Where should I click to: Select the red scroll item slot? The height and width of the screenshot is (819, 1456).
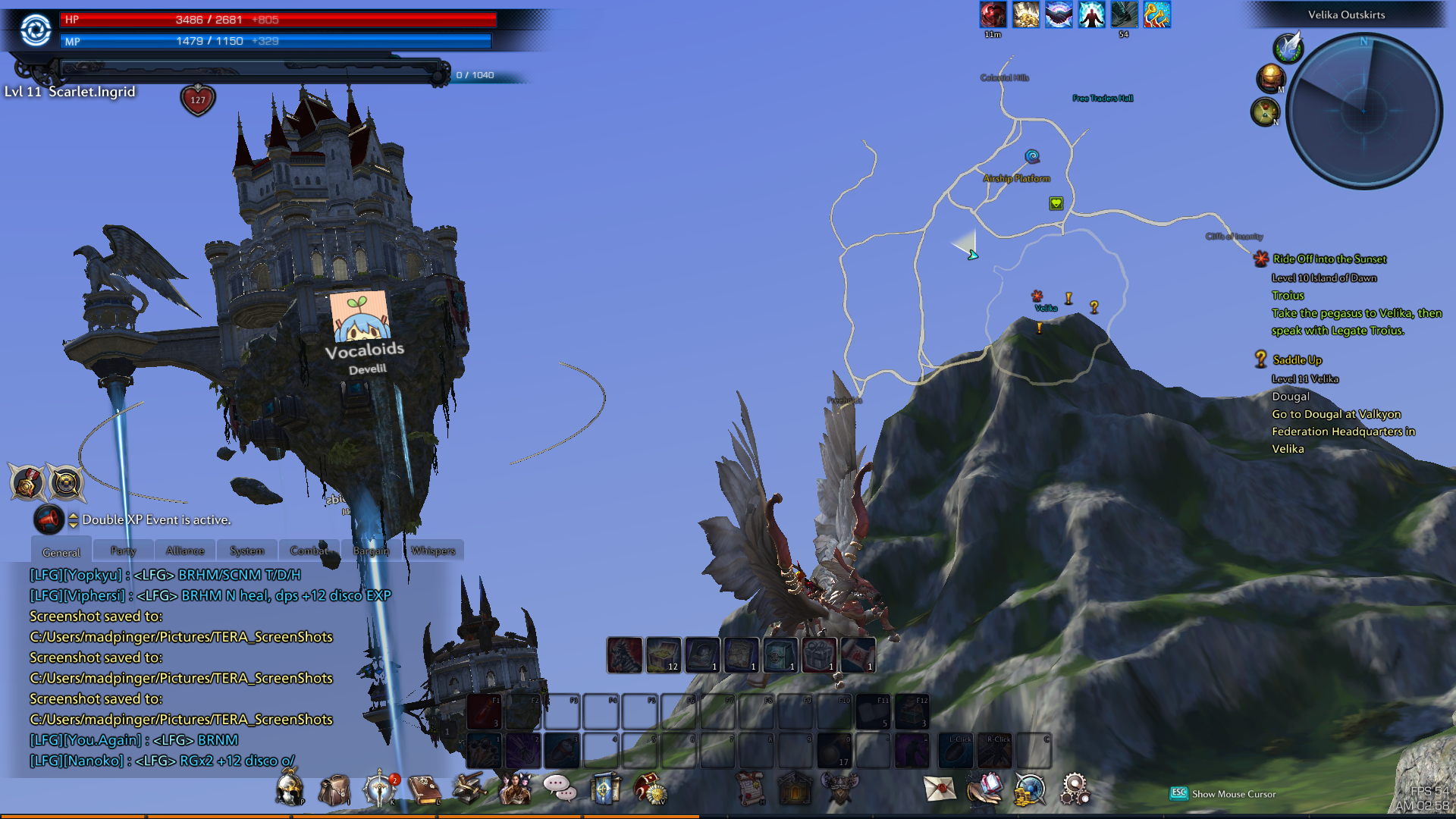pyautogui.click(x=858, y=654)
